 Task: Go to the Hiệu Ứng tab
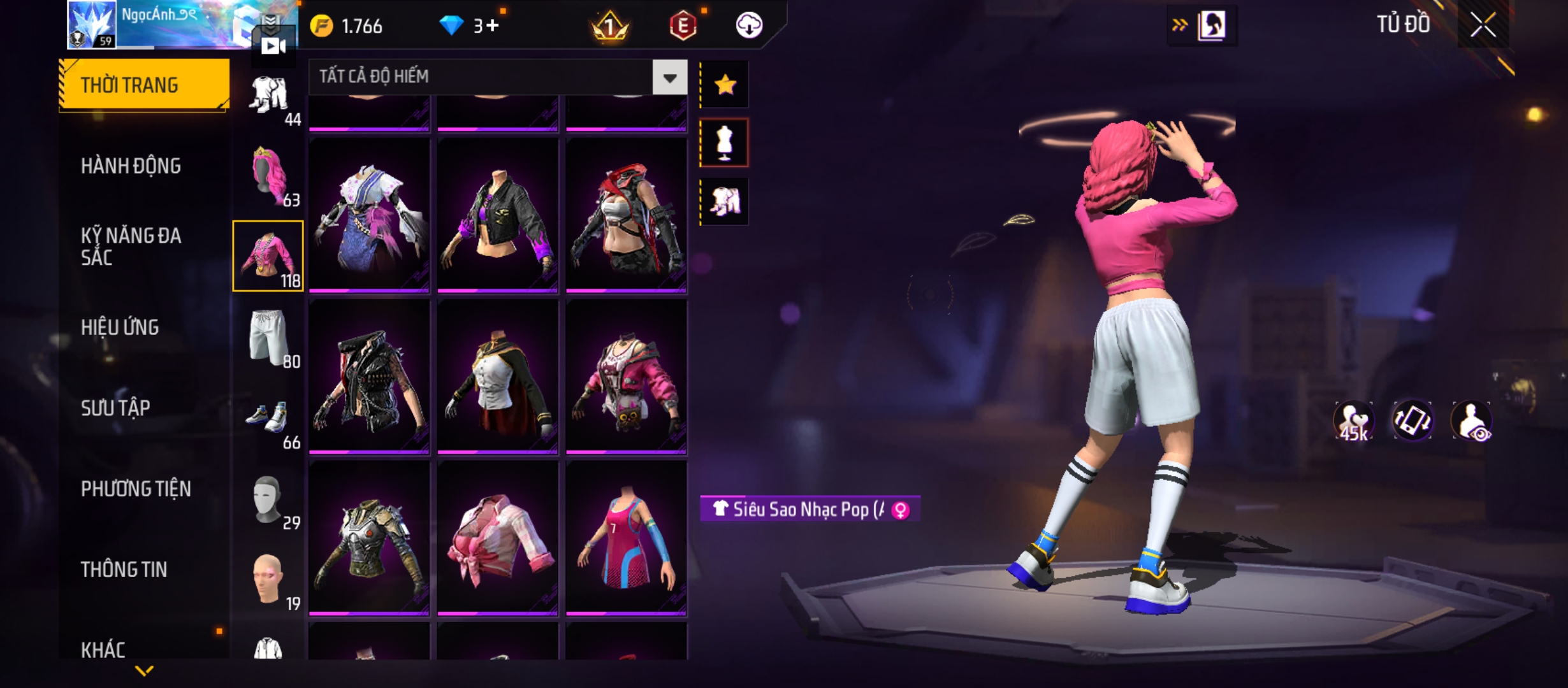click(x=120, y=327)
